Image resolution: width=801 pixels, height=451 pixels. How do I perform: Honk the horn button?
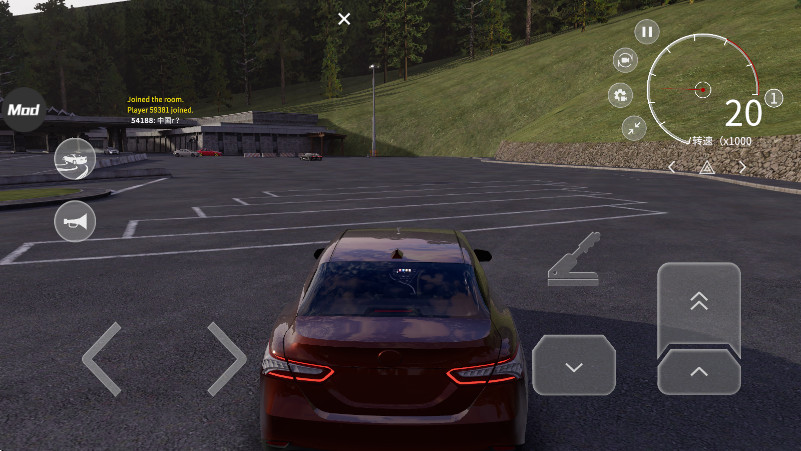pyautogui.click(x=74, y=221)
